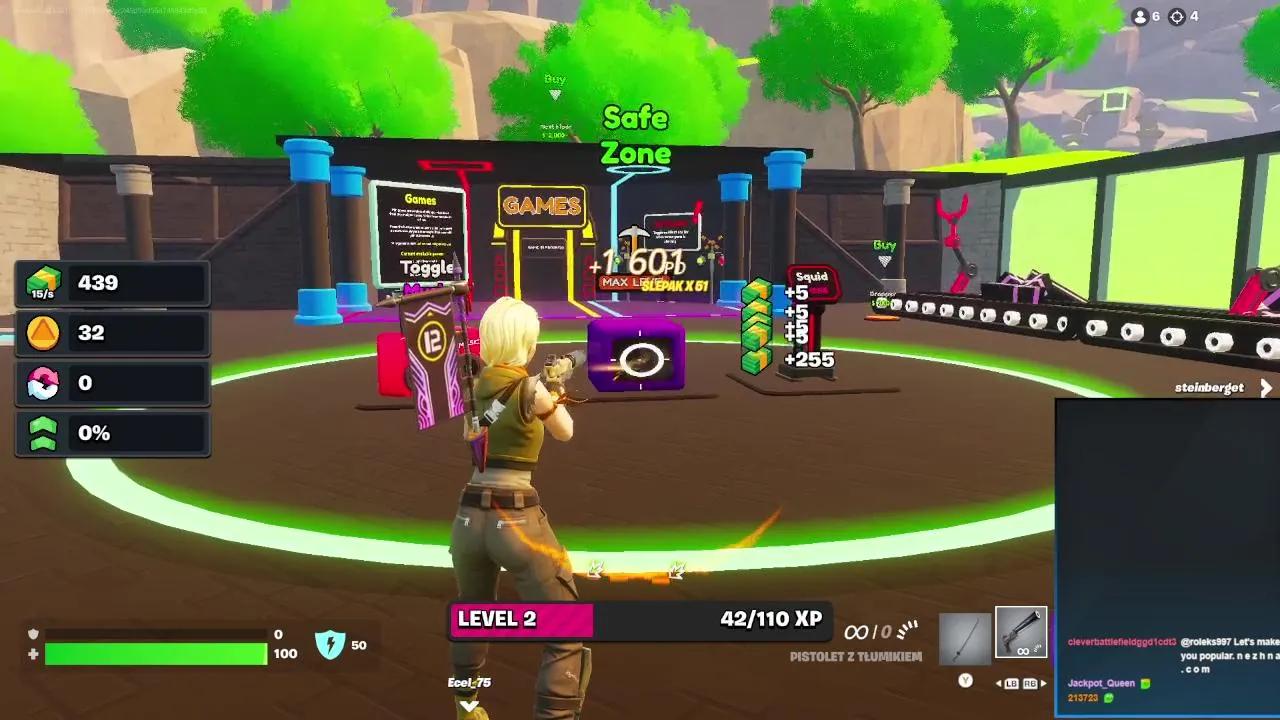Viewport: 1280px width, 720px height.
Task: Open the chat panel via steinberget arrow
Action: coord(1266,388)
